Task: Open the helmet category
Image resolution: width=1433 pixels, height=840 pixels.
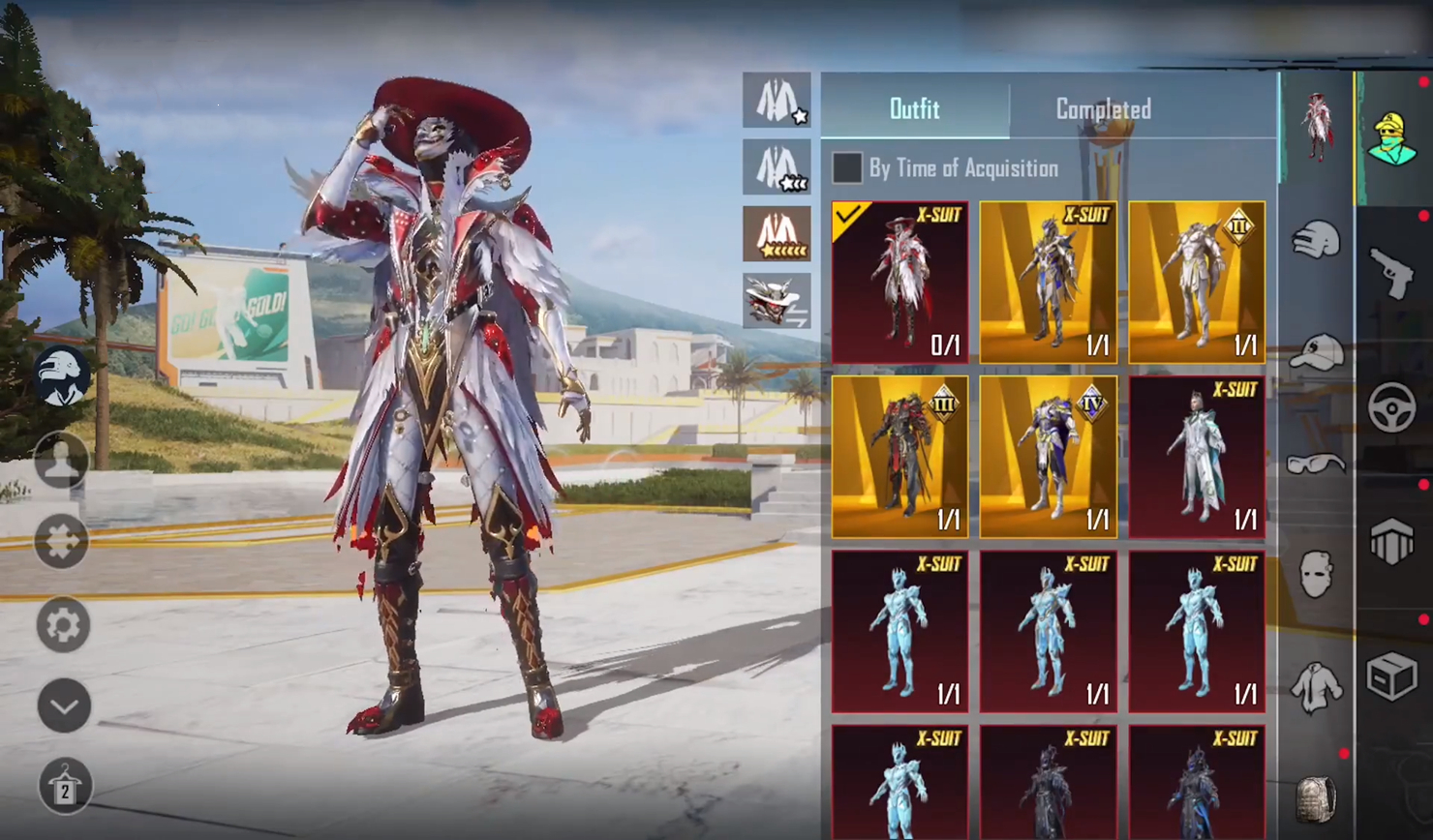Action: pyautogui.click(x=1316, y=239)
